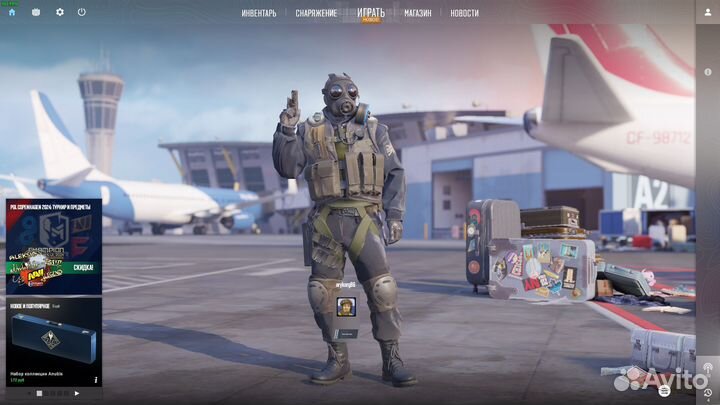Show the Новости (News) tab
720x405 pixels.
coord(464,13)
